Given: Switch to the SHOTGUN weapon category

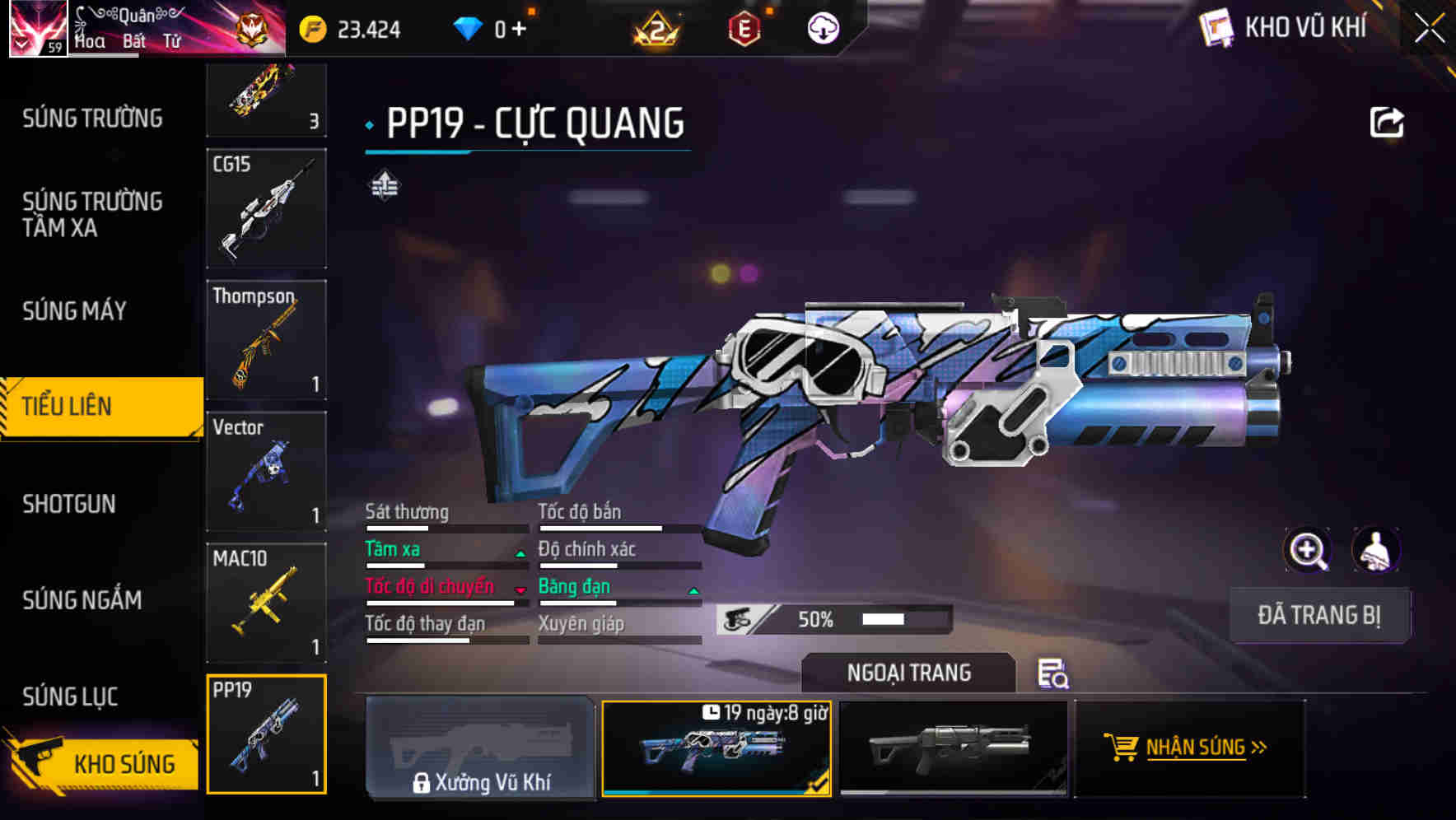Looking at the screenshot, I should 70,504.
